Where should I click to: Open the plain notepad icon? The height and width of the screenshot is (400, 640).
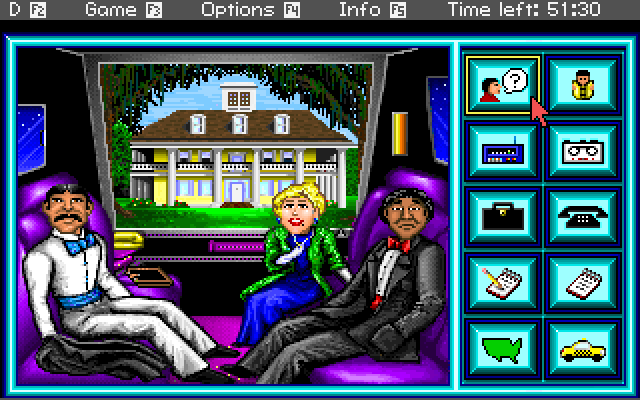pos(583,281)
